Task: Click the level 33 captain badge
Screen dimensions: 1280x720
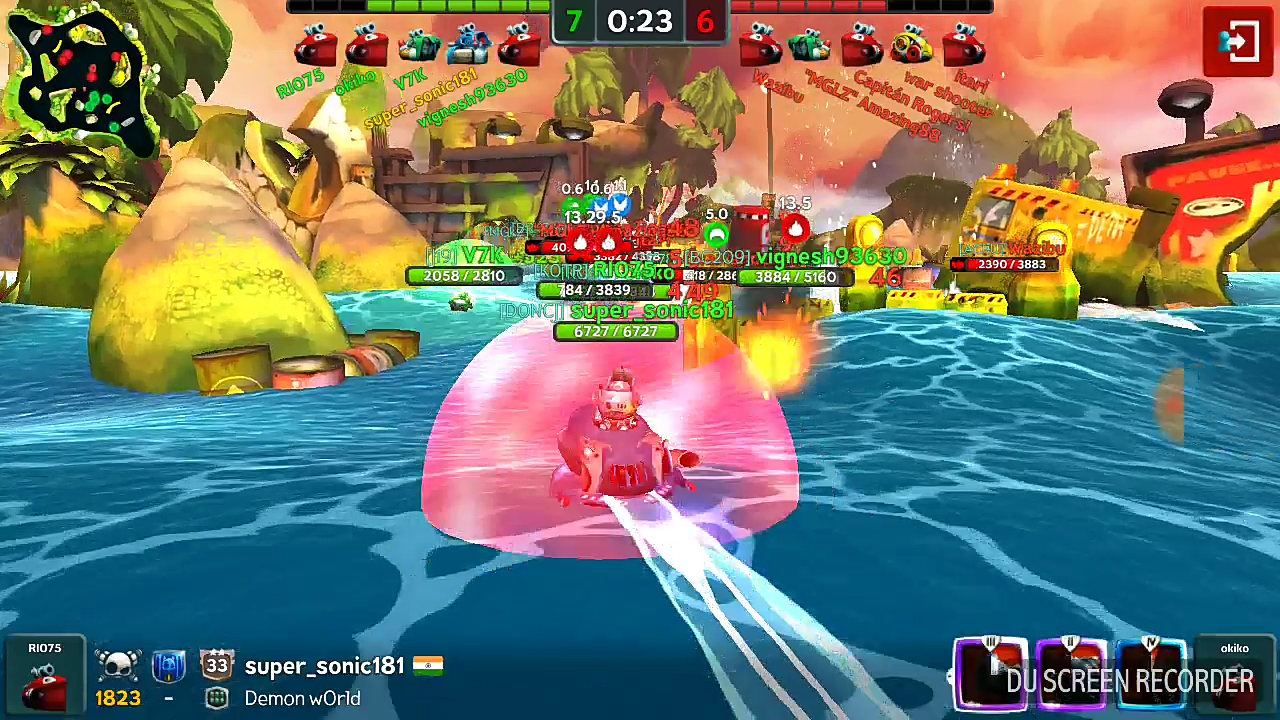Action: [216, 665]
